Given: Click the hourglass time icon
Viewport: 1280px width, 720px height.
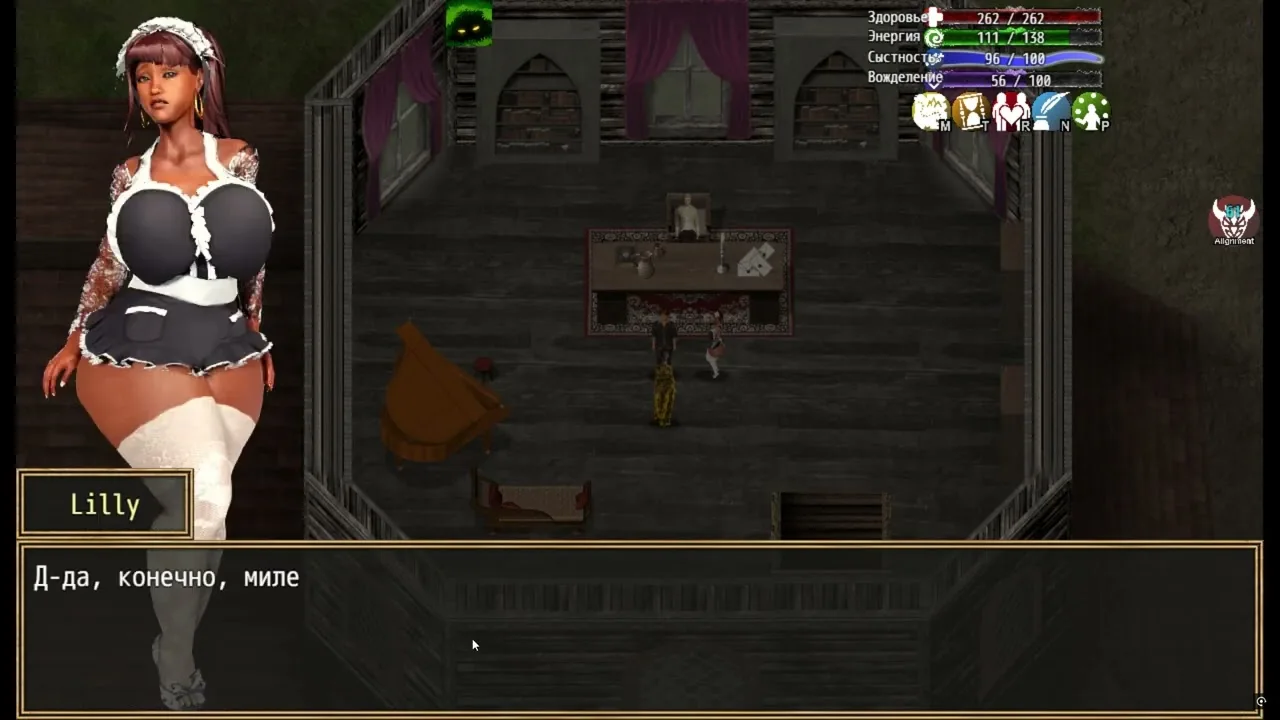Looking at the screenshot, I should [970, 111].
